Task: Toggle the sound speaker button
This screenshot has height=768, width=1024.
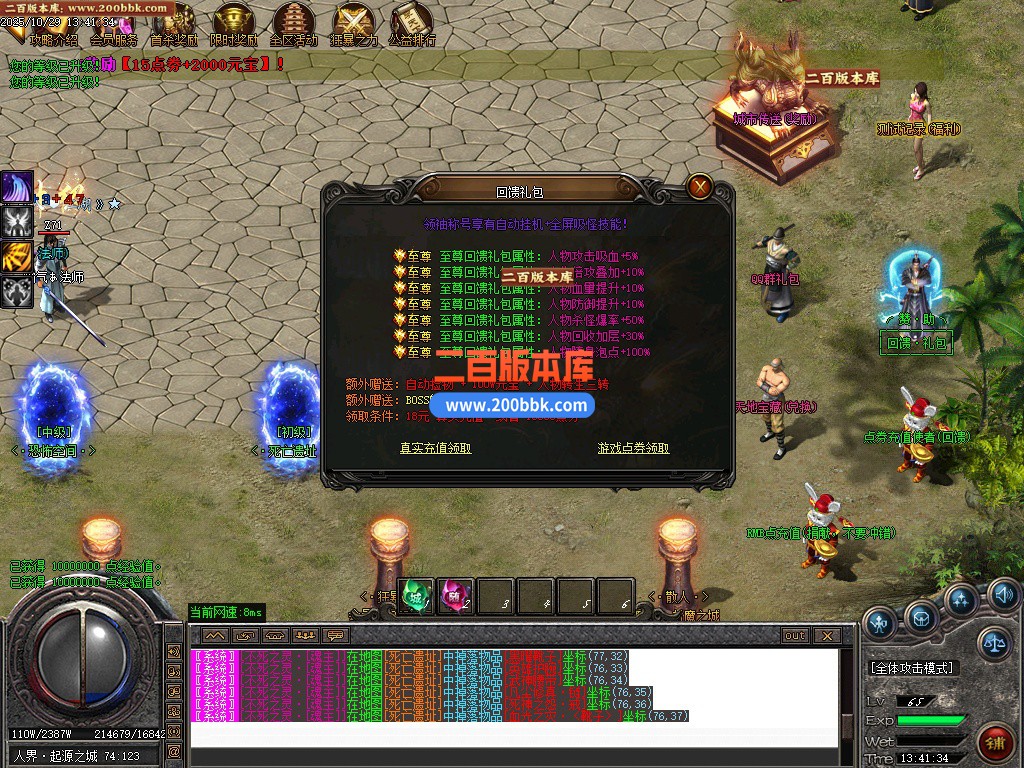Action: 1004,597
